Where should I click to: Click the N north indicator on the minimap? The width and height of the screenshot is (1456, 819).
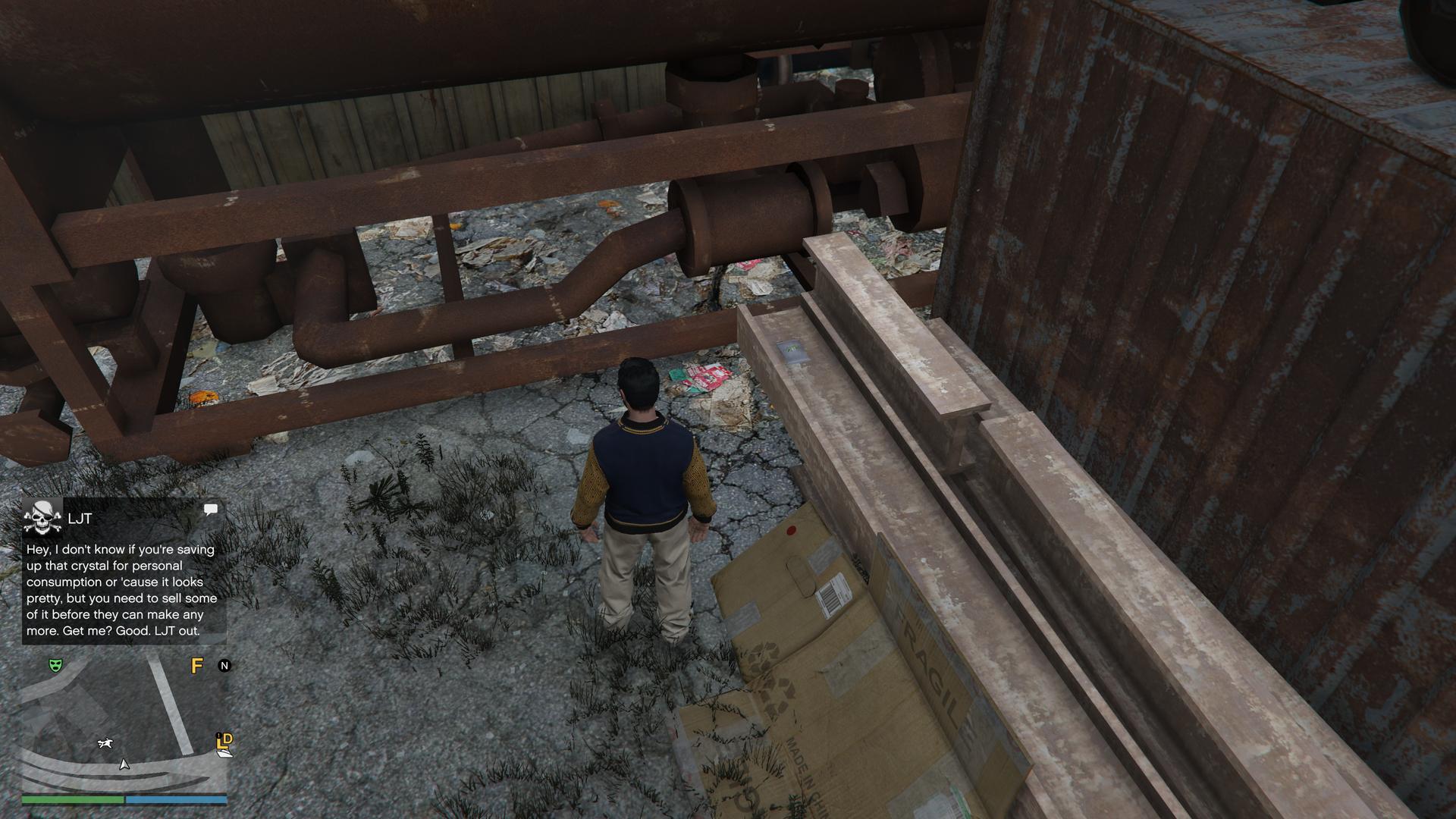click(x=224, y=666)
